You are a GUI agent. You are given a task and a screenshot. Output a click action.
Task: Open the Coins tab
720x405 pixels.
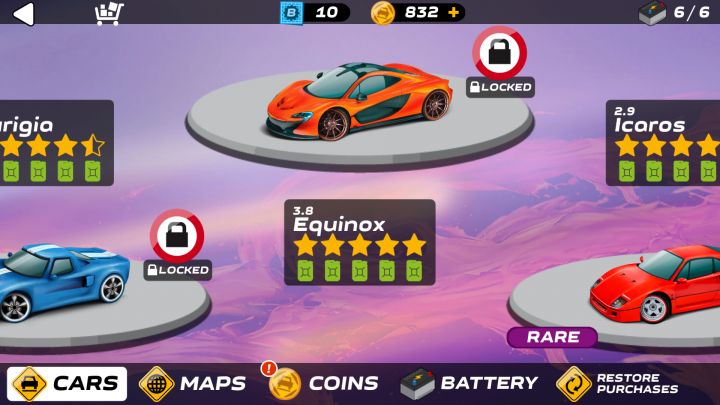point(324,383)
